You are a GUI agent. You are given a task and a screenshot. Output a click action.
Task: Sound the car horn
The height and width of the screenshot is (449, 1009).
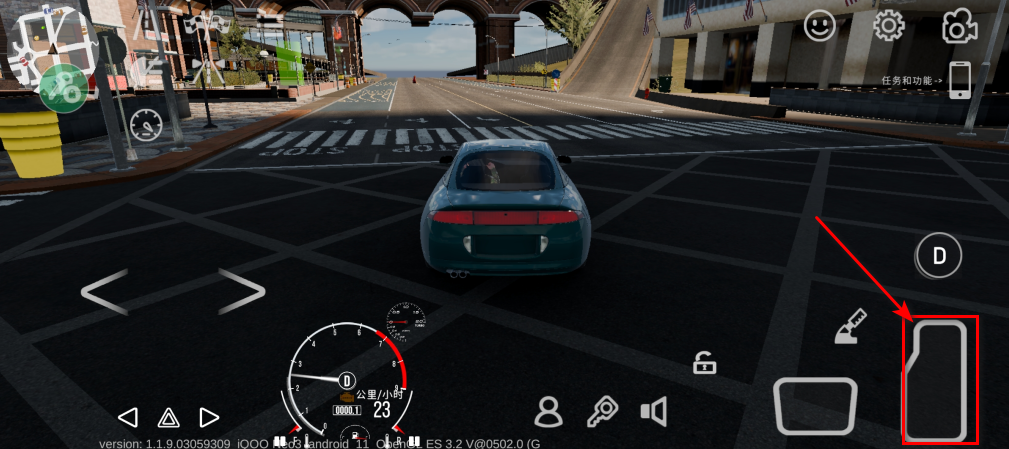[653, 411]
